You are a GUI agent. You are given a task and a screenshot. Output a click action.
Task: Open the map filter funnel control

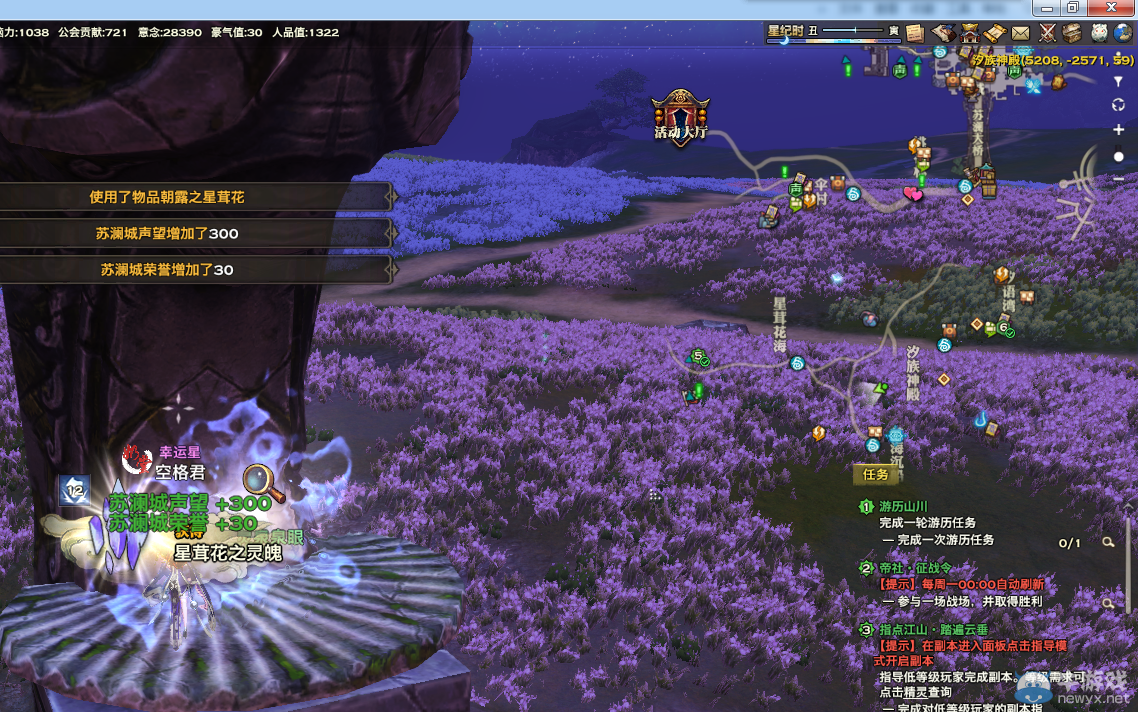coord(1119,82)
